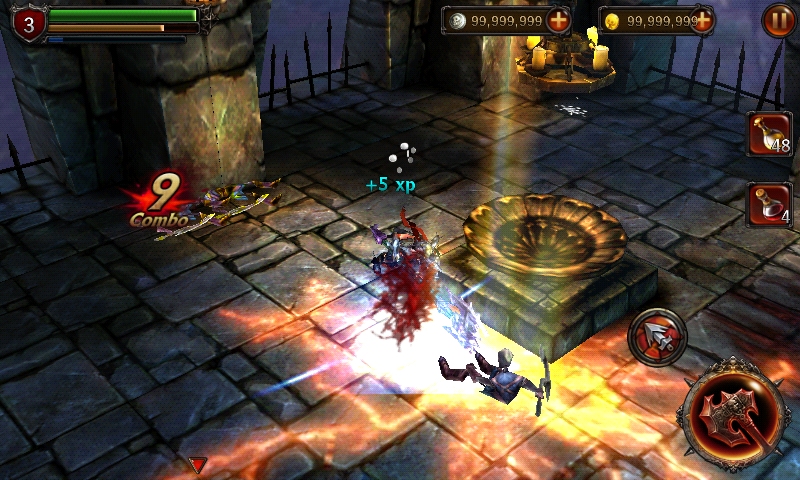Activate the arrow dash skill
Viewport: 800px width, 480px height.
tap(657, 338)
